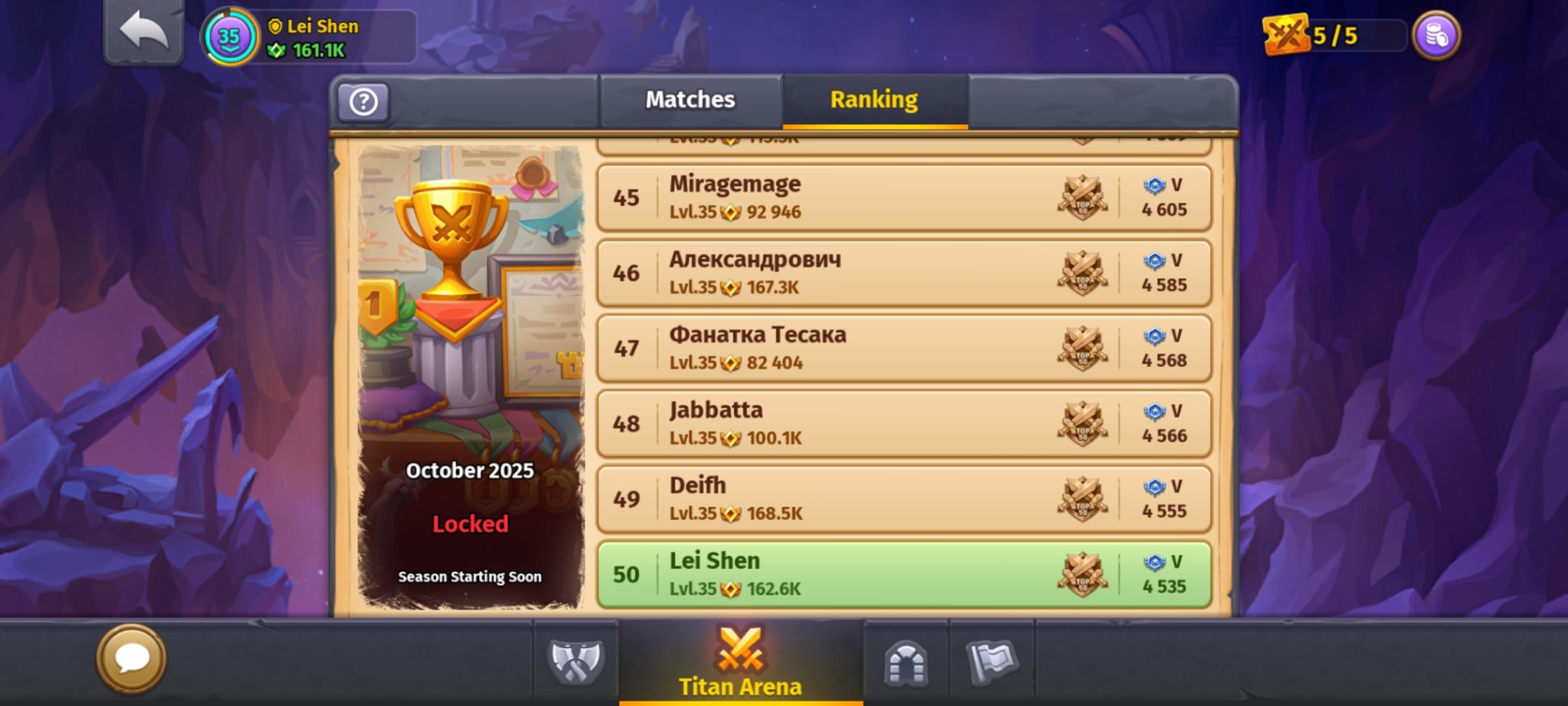Image resolution: width=1568 pixels, height=706 pixels.
Task: Stay on the Ranking tab
Action: coord(874,101)
